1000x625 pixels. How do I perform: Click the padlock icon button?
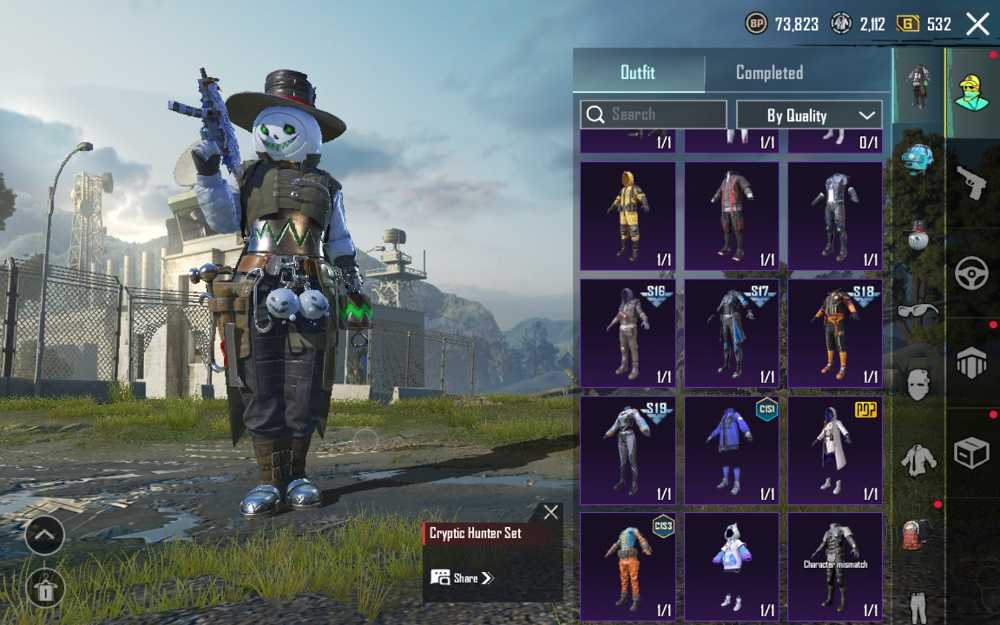pos(44,587)
